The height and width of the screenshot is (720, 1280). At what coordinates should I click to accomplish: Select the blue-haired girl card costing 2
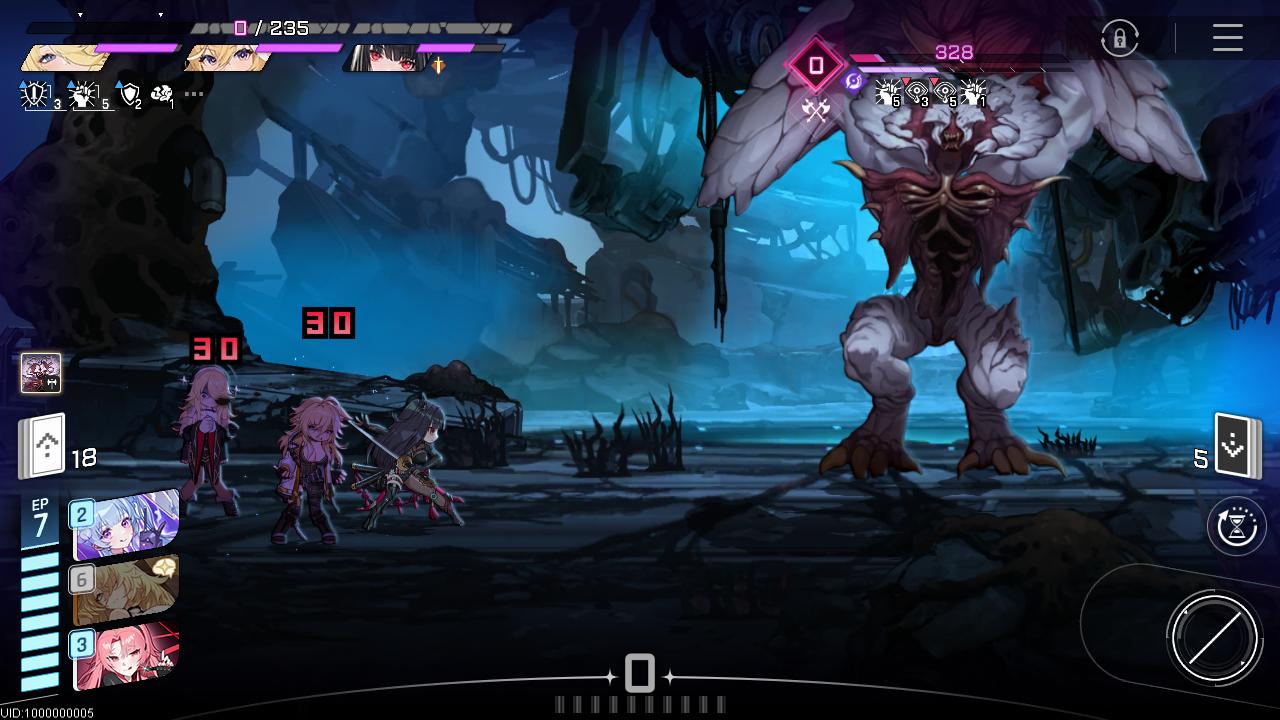[x=126, y=524]
